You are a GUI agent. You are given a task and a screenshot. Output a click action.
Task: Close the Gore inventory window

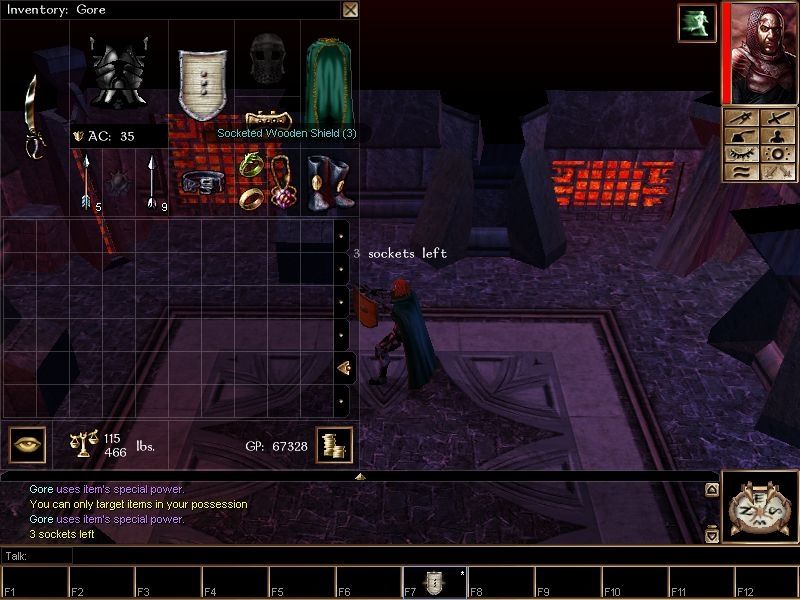pyautogui.click(x=350, y=10)
